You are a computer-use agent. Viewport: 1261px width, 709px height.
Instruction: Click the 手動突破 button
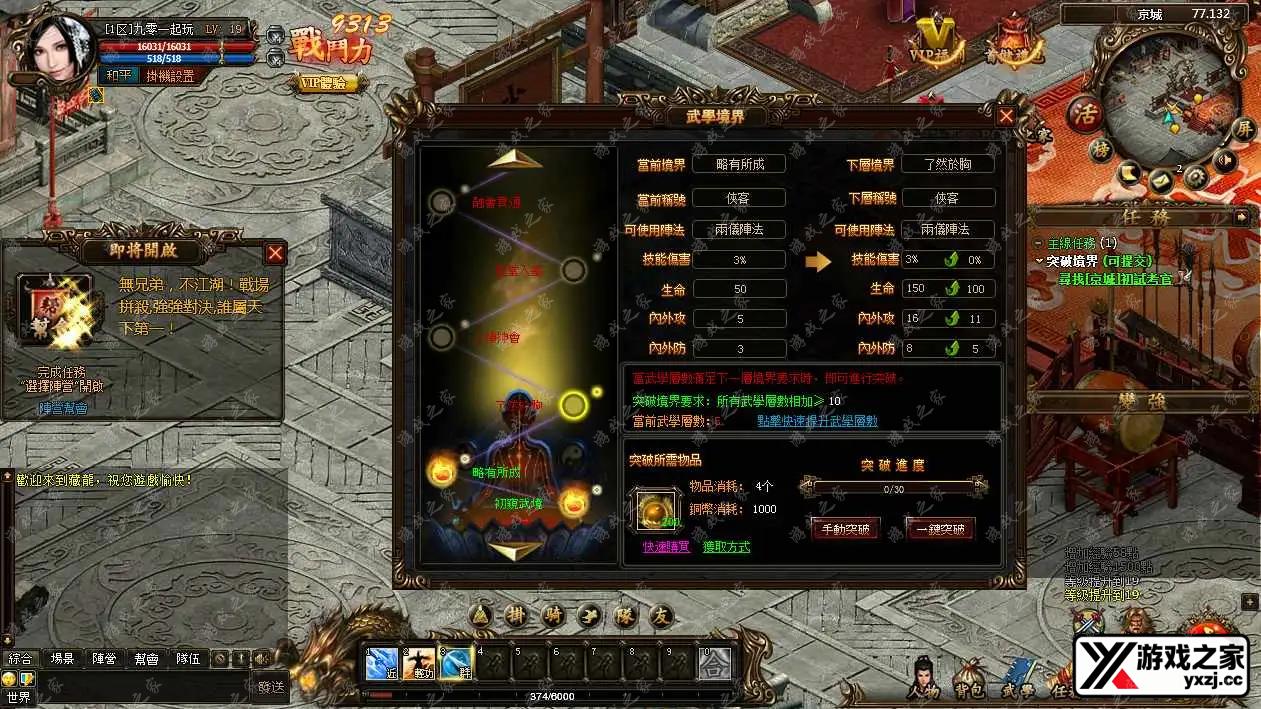coord(845,529)
